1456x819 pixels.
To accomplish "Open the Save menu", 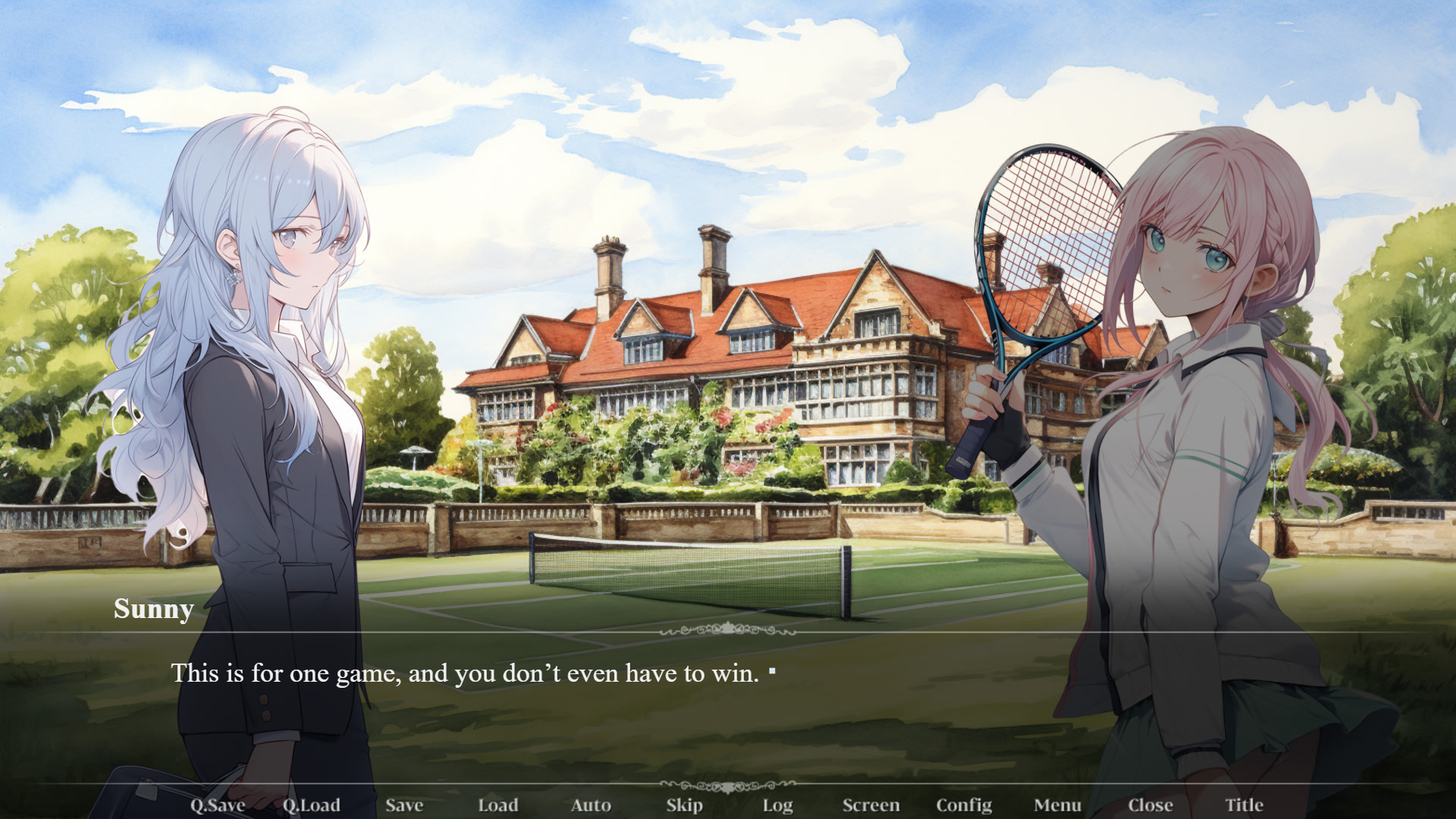I will pyautogui.click(x=404, y=805).
